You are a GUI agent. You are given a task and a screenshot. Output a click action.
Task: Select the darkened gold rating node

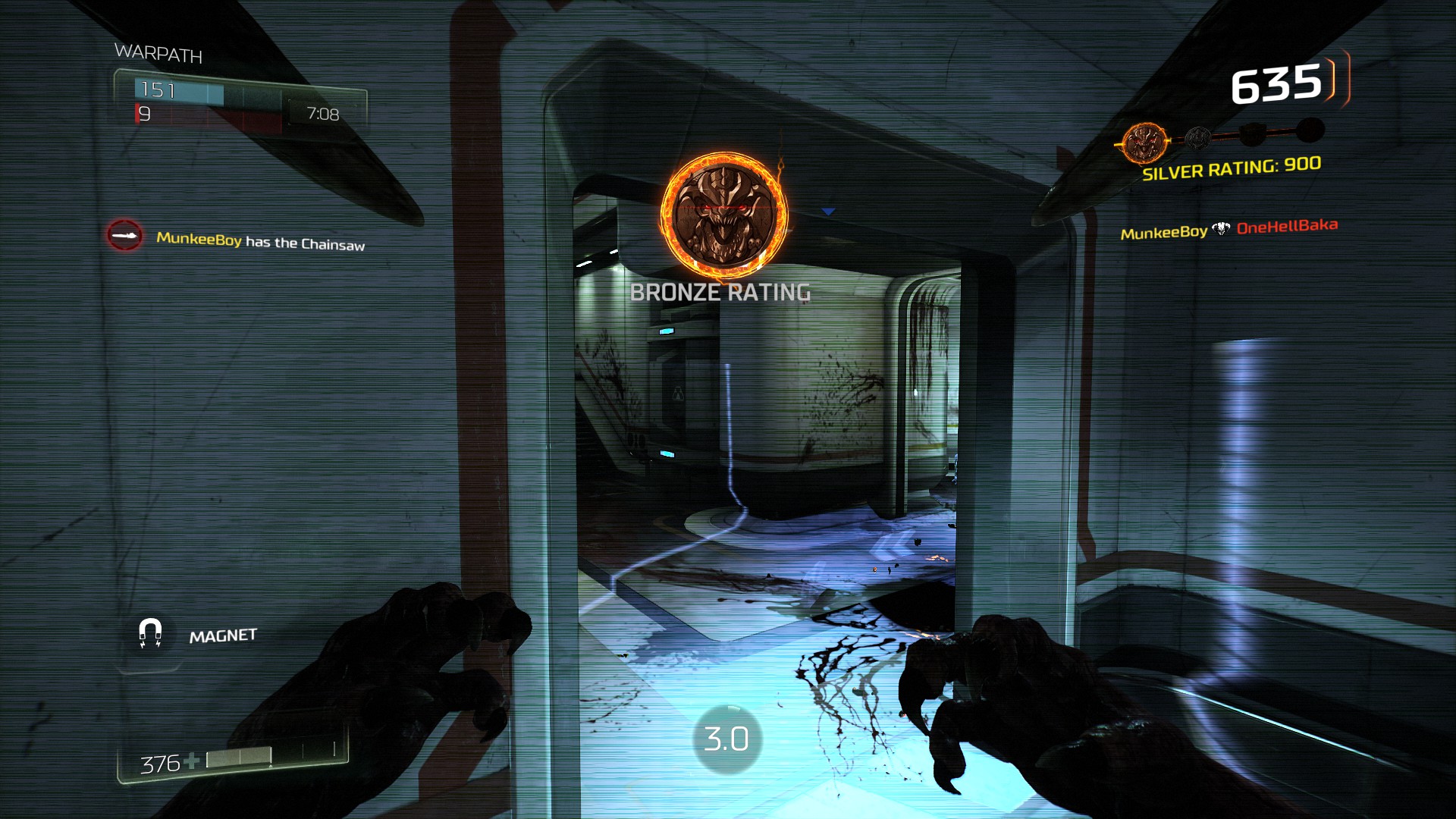pos(1251,135)
